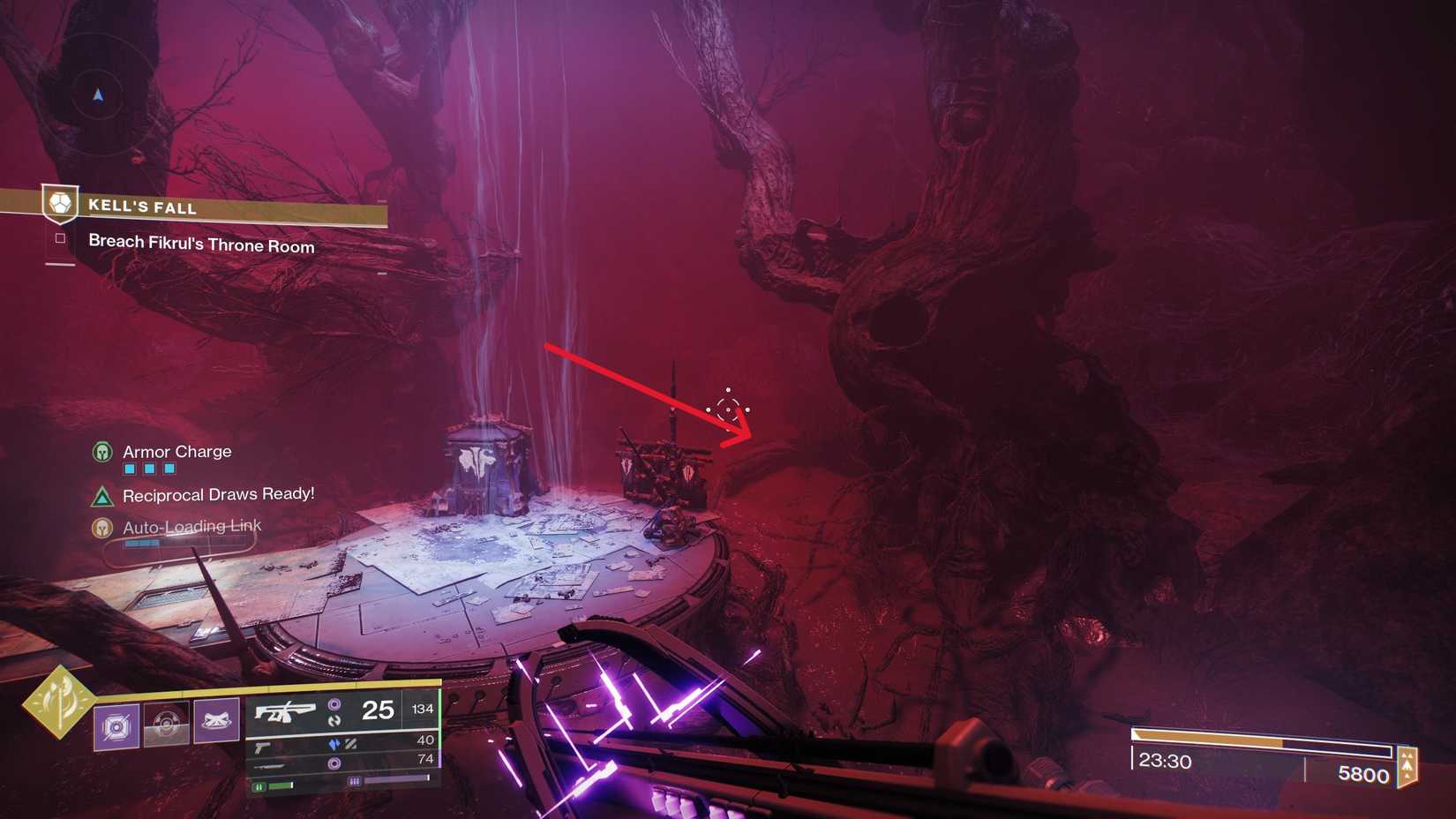Use the purple void grenade ability
The width and height of the screenshot is (1456, 819).
point(116,725)
